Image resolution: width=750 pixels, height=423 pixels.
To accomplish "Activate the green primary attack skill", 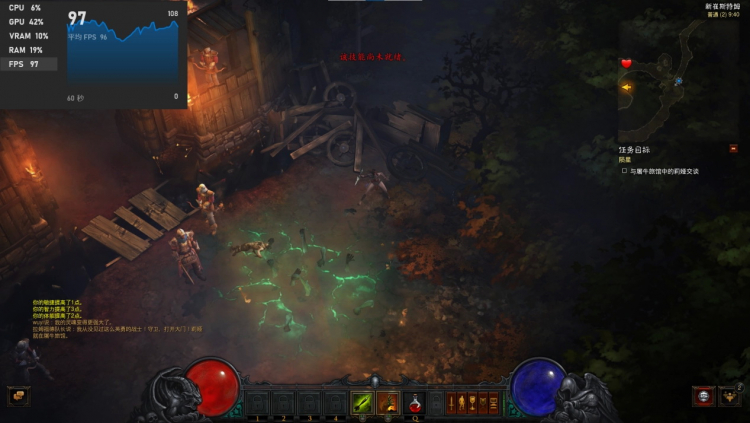I will pos(362,403).
